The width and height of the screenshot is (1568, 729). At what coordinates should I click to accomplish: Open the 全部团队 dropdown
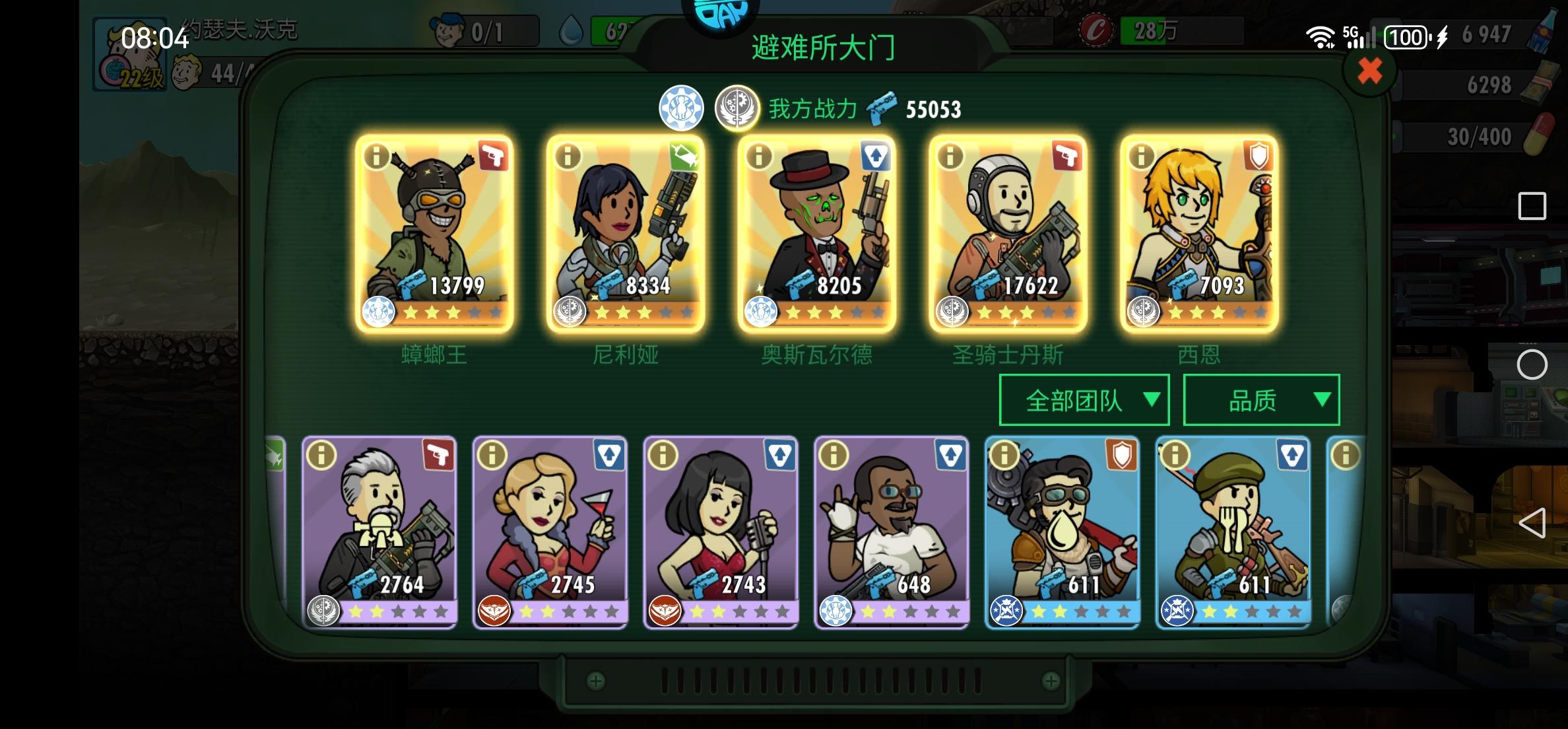[1084, 400]
